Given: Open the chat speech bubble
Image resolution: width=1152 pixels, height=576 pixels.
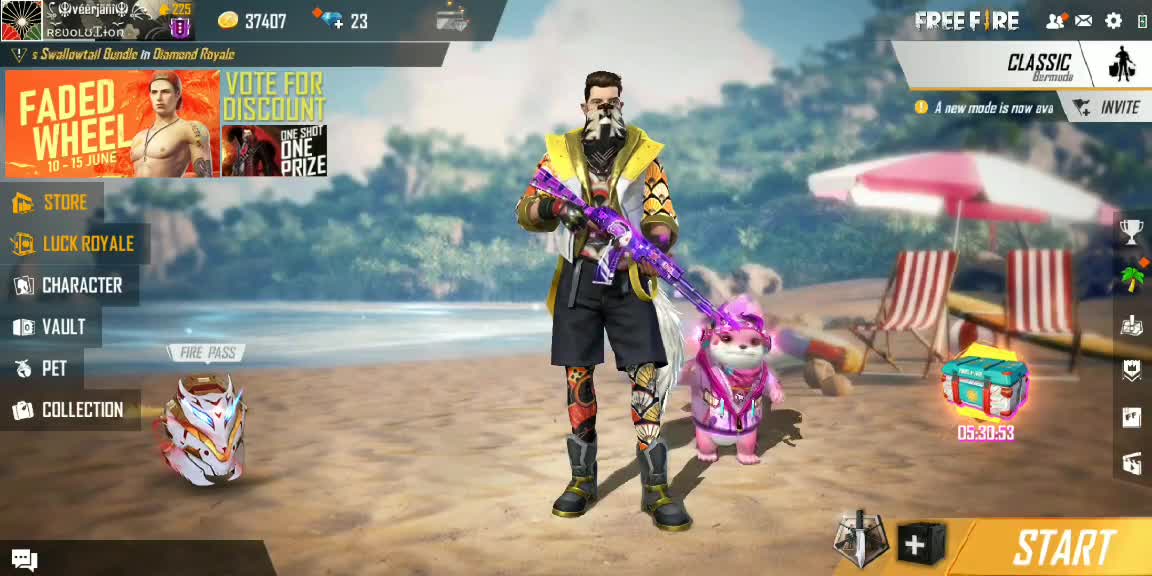Looking at the screenshot, I should pyautogui.click(x=24, y=560).
